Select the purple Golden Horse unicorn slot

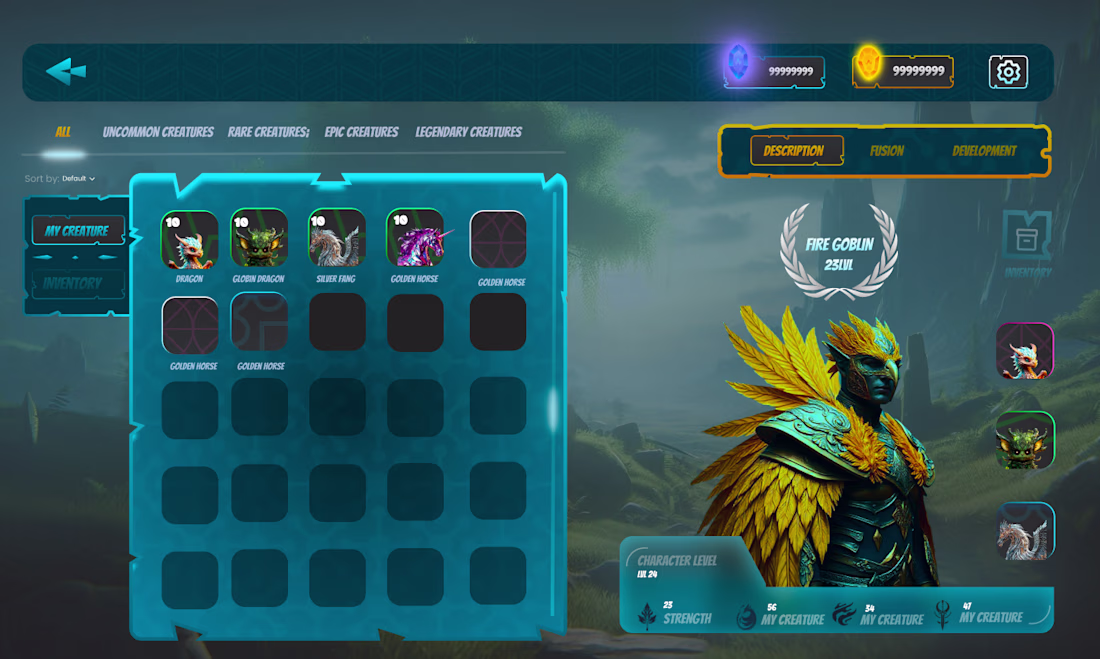[x=415, y=239]
